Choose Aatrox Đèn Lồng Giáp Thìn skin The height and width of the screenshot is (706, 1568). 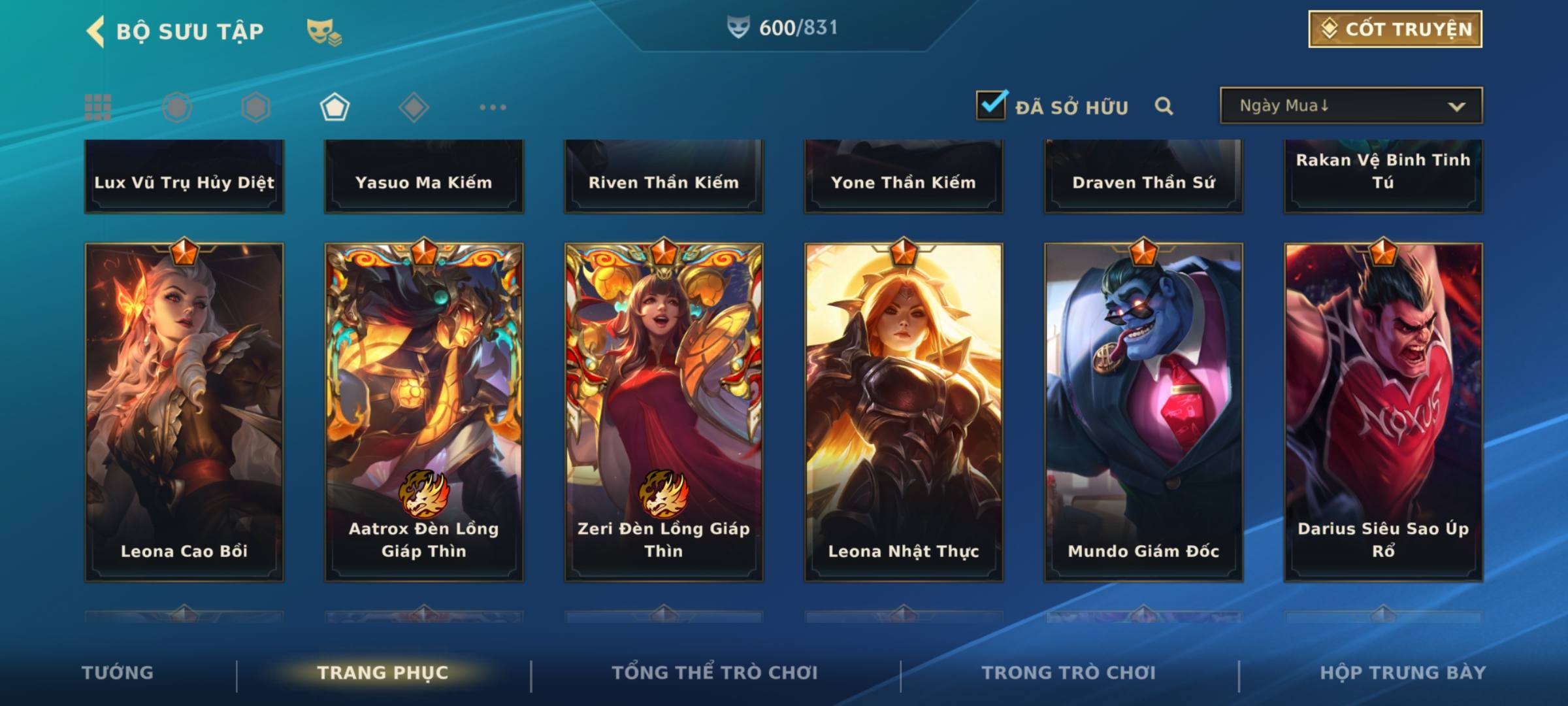(x=424, y=412)
